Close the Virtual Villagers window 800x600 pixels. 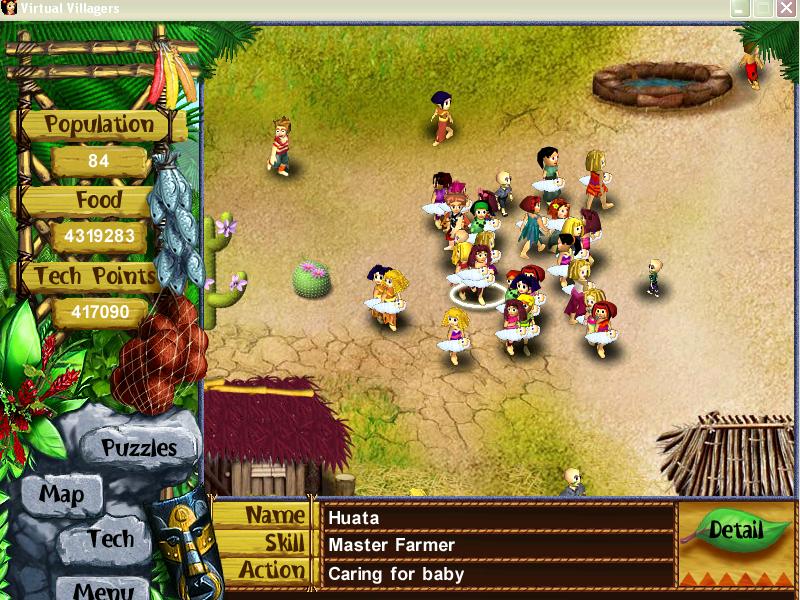point(787,8)
